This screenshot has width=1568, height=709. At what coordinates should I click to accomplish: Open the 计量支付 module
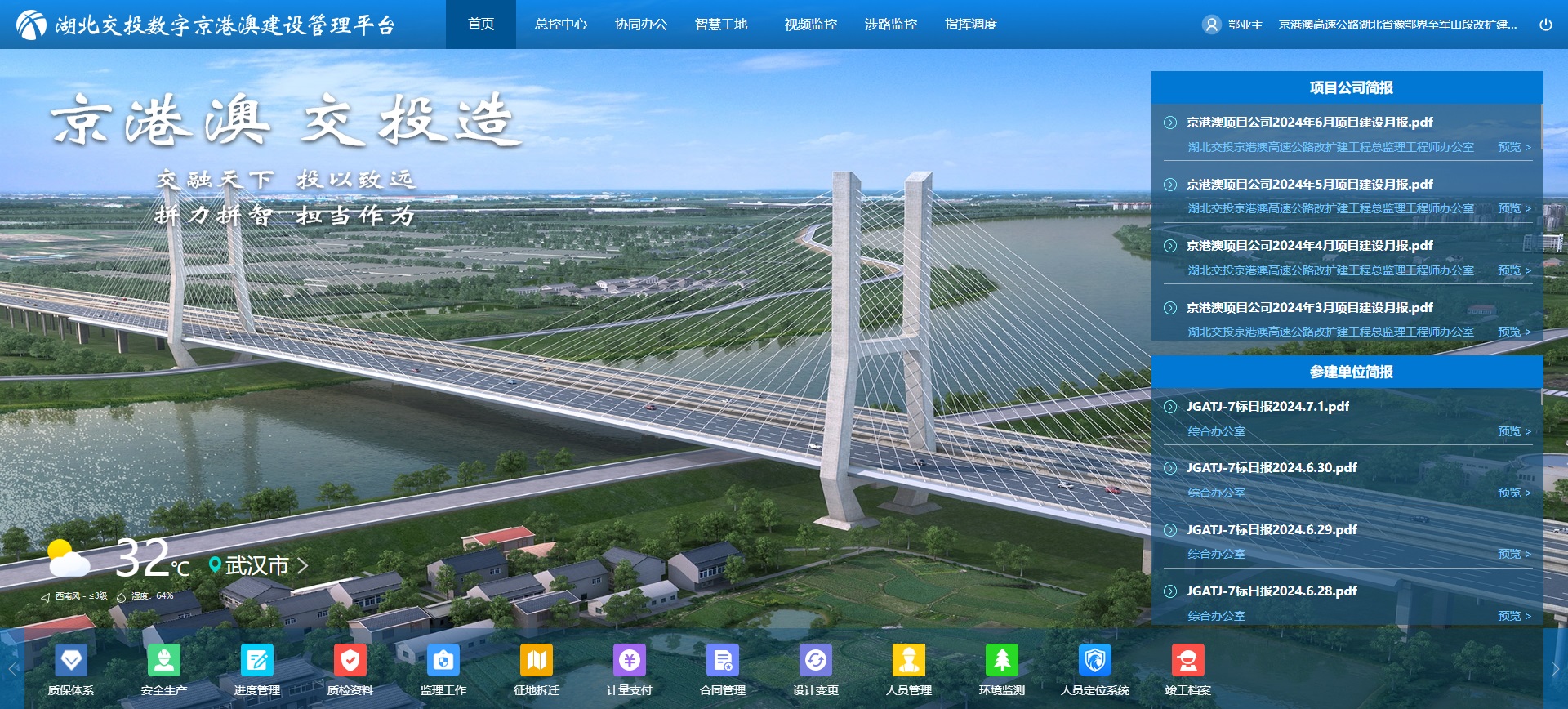[x=630, y=661]
